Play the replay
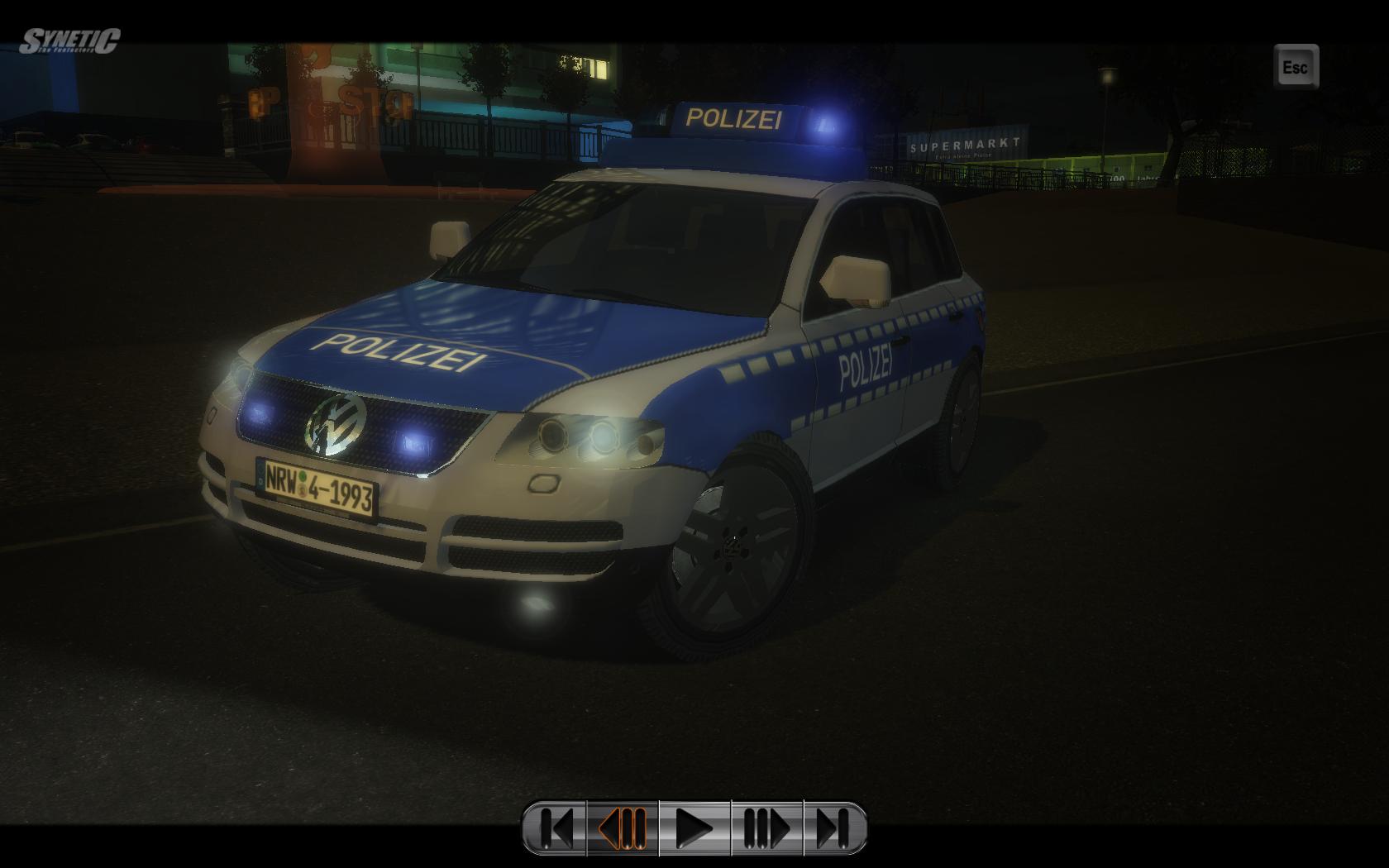 (694, 827)
